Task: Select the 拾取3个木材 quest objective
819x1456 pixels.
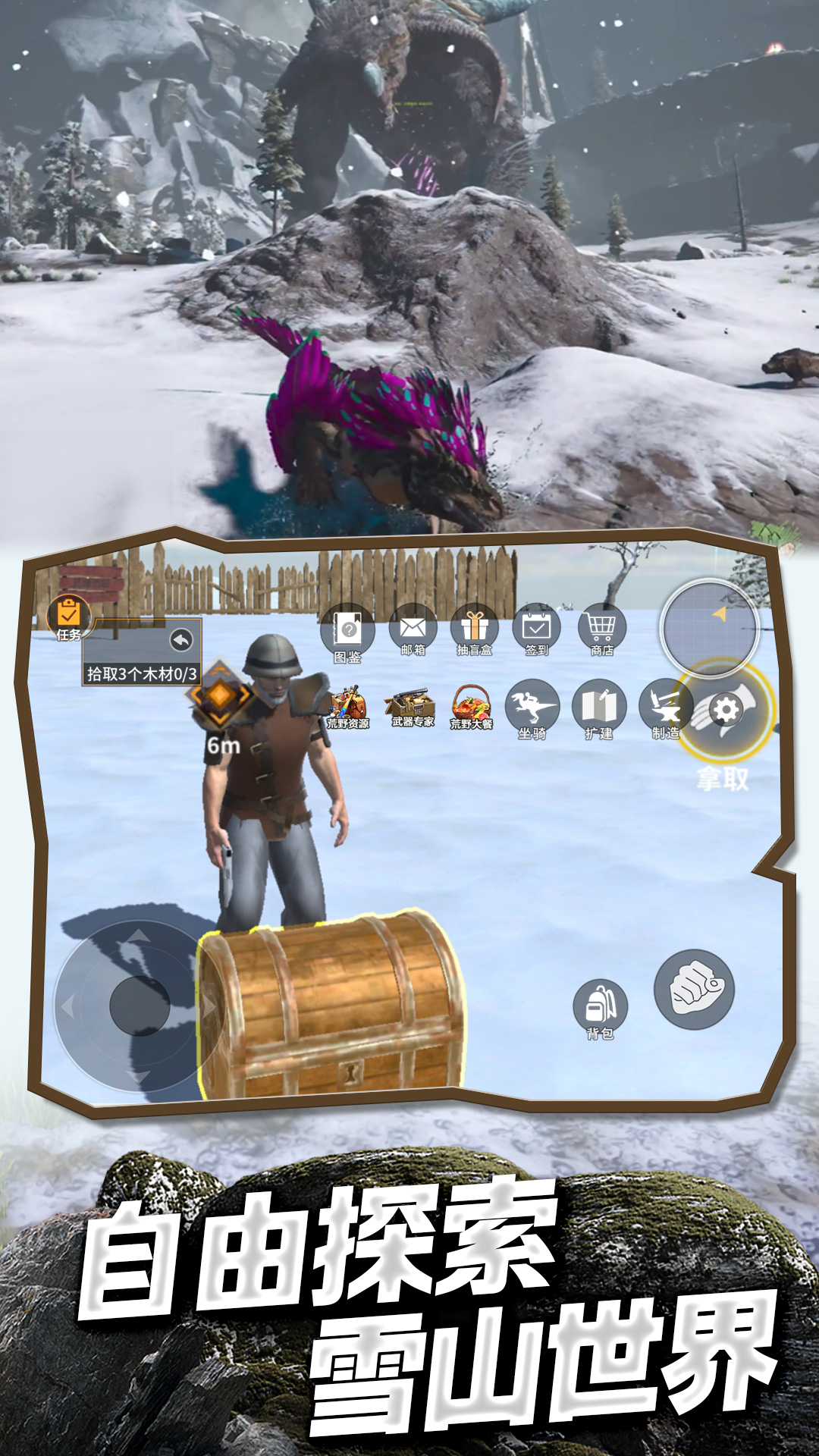Action: (x=142, y=673)
